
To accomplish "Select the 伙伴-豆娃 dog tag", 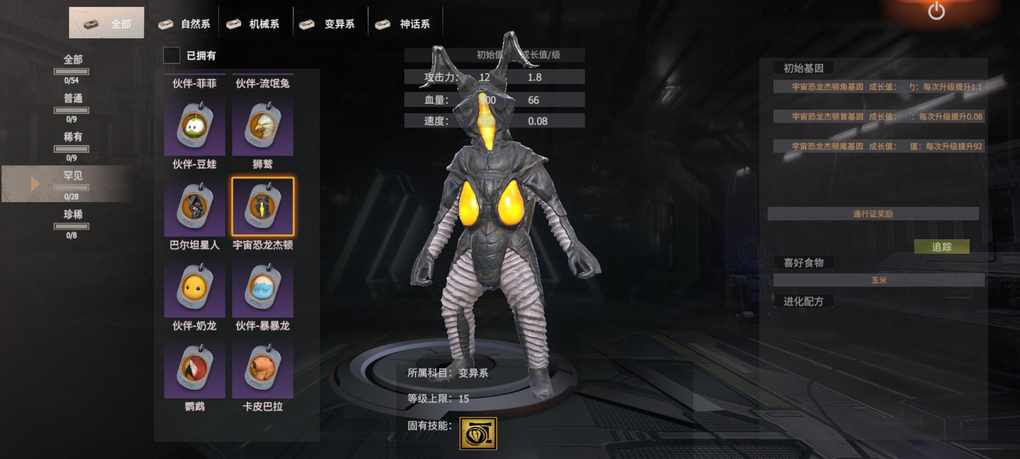I will click(194, 126).
